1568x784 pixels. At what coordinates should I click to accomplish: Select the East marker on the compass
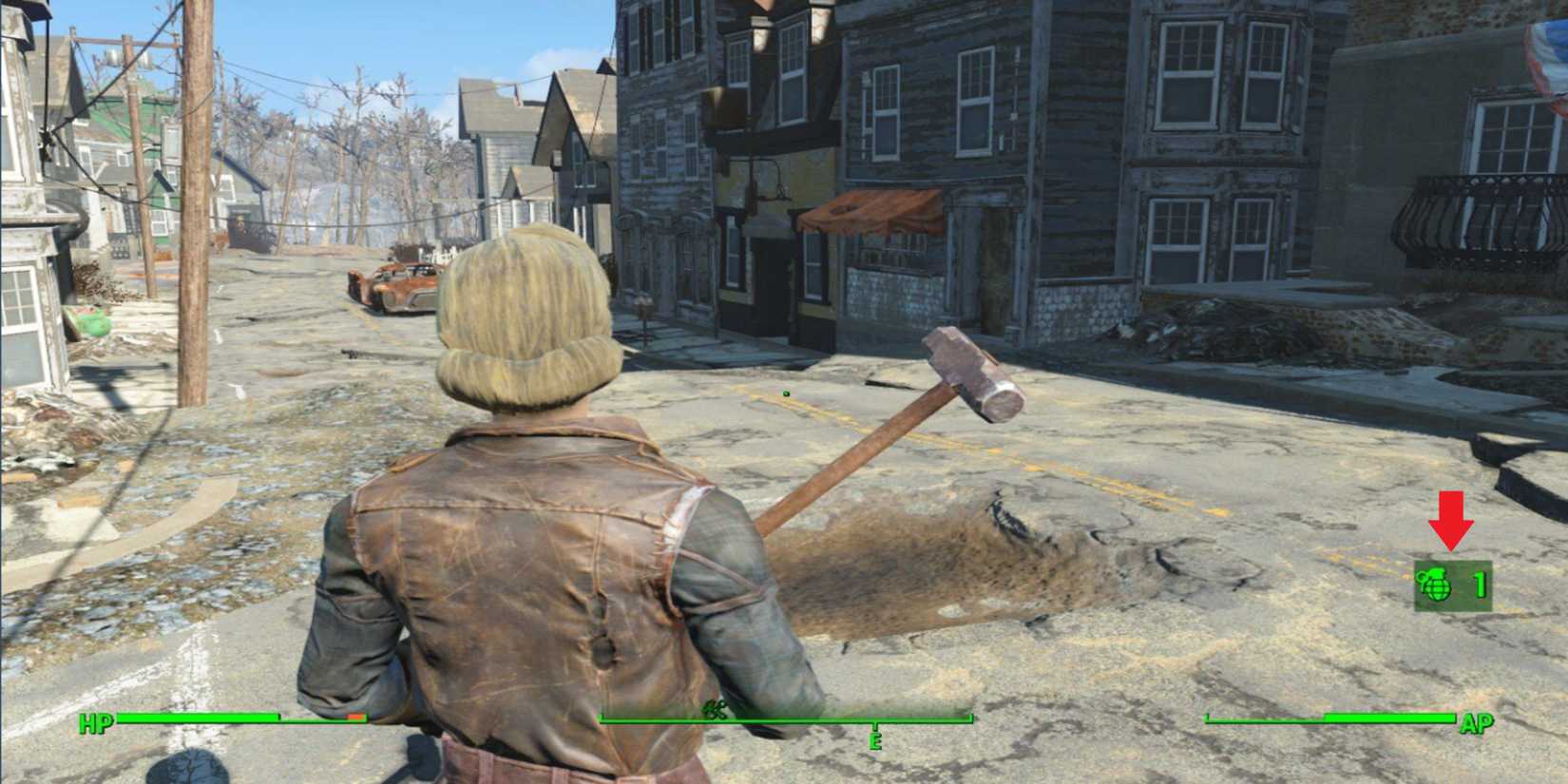click(875, 739)
